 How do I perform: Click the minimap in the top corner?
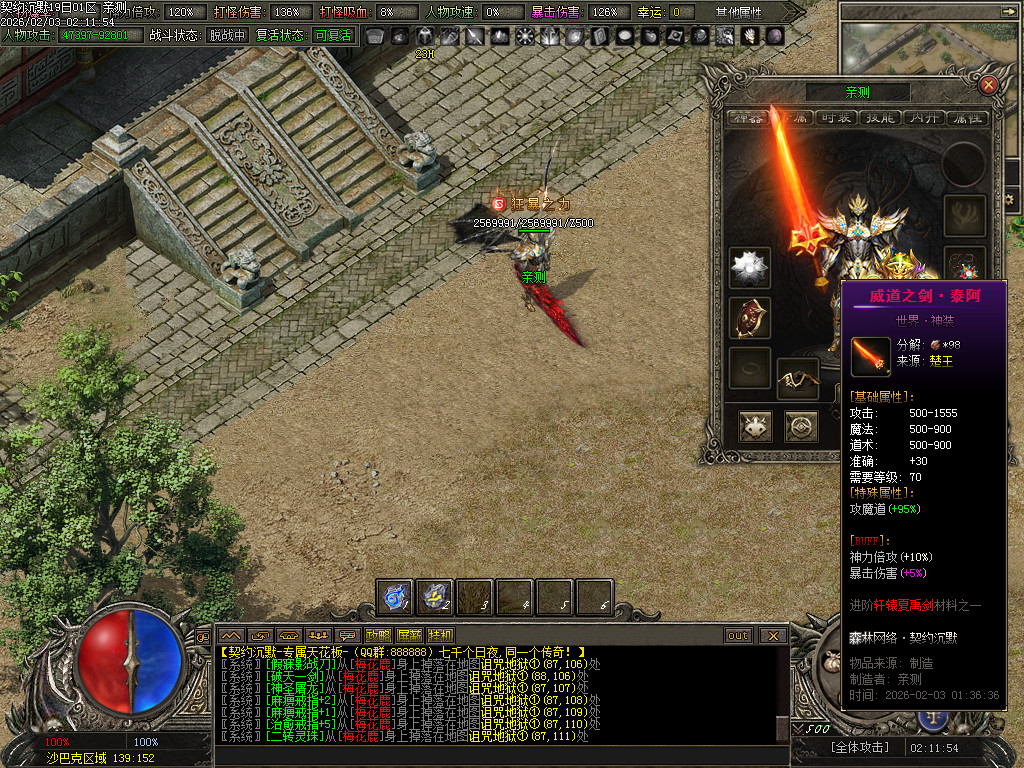[930, 40]
